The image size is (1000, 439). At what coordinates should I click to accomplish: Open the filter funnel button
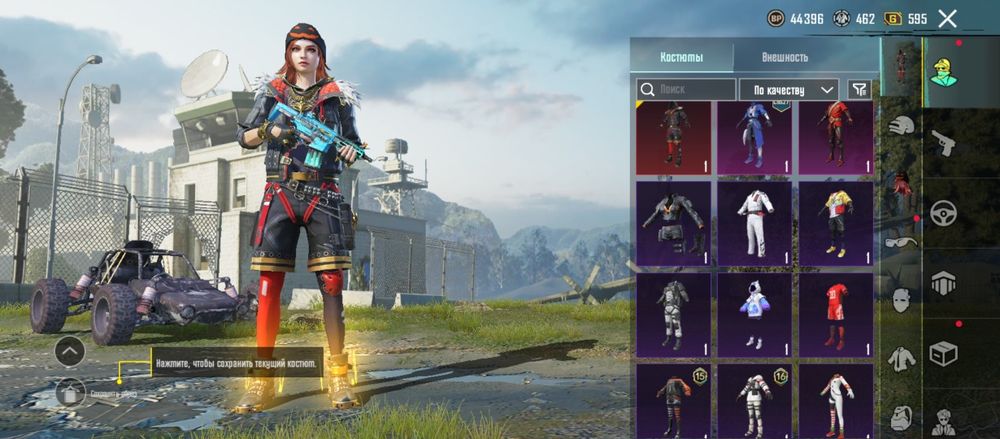tap(859, 89)
